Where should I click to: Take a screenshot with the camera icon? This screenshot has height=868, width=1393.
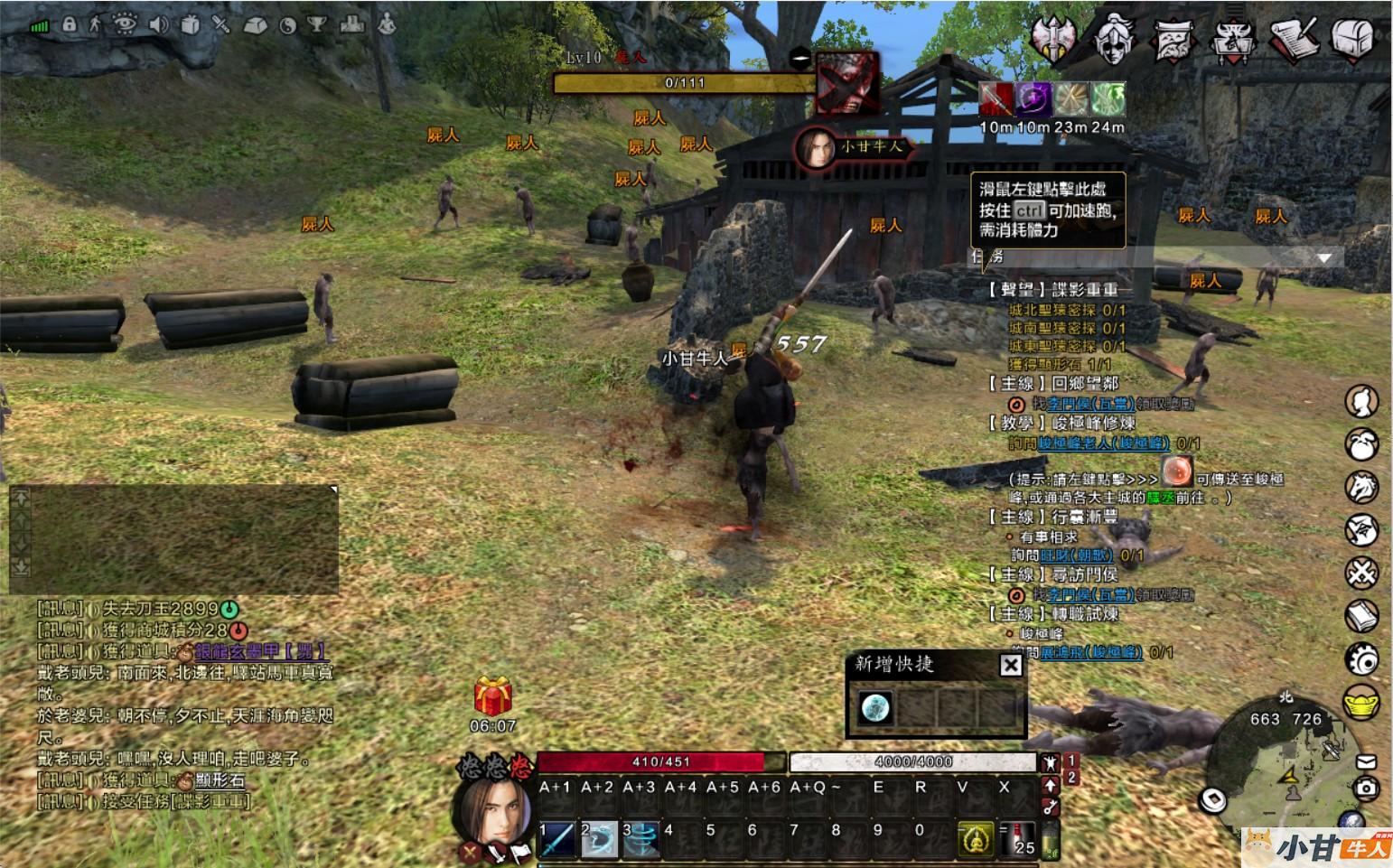click(x=1366, y=788)
